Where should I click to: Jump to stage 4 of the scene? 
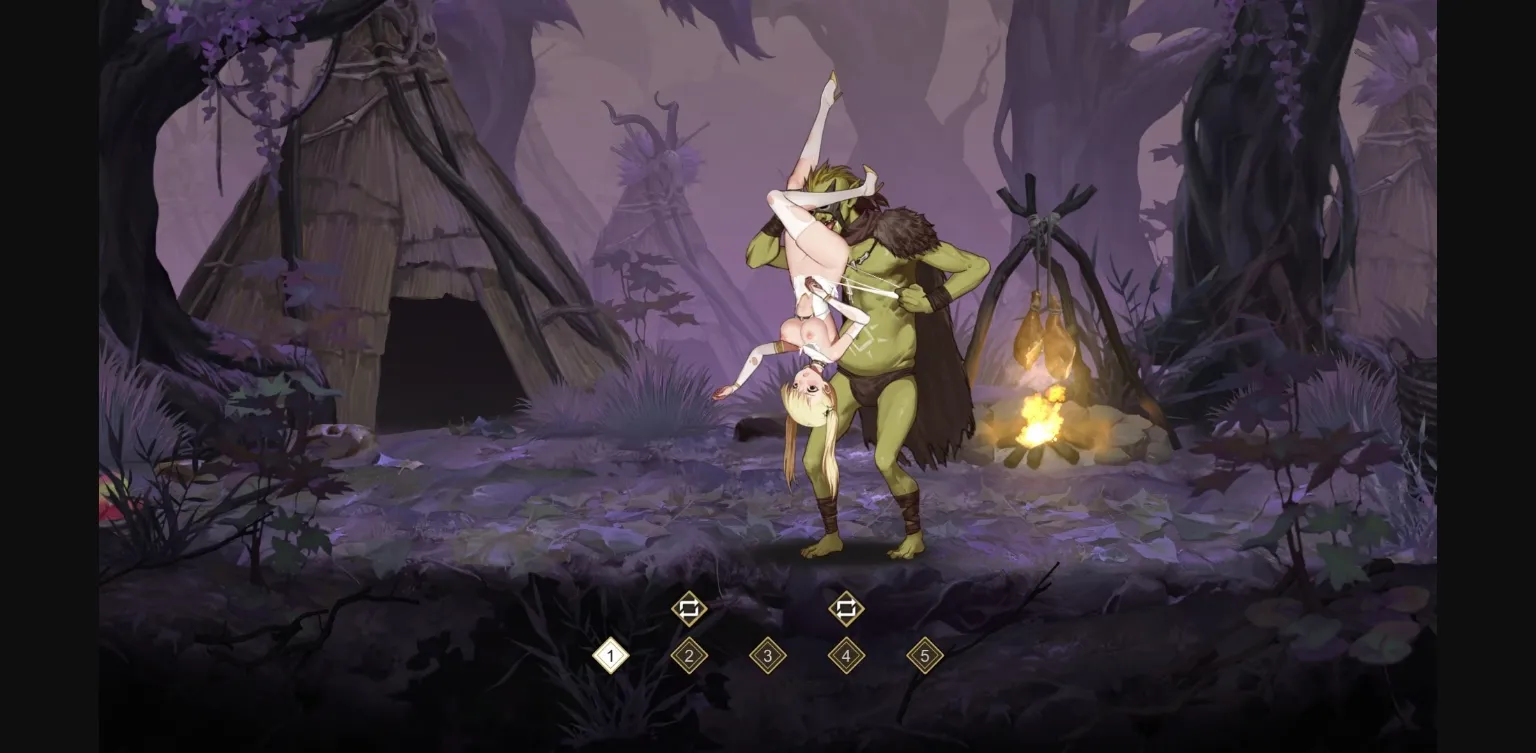(846, 657)
